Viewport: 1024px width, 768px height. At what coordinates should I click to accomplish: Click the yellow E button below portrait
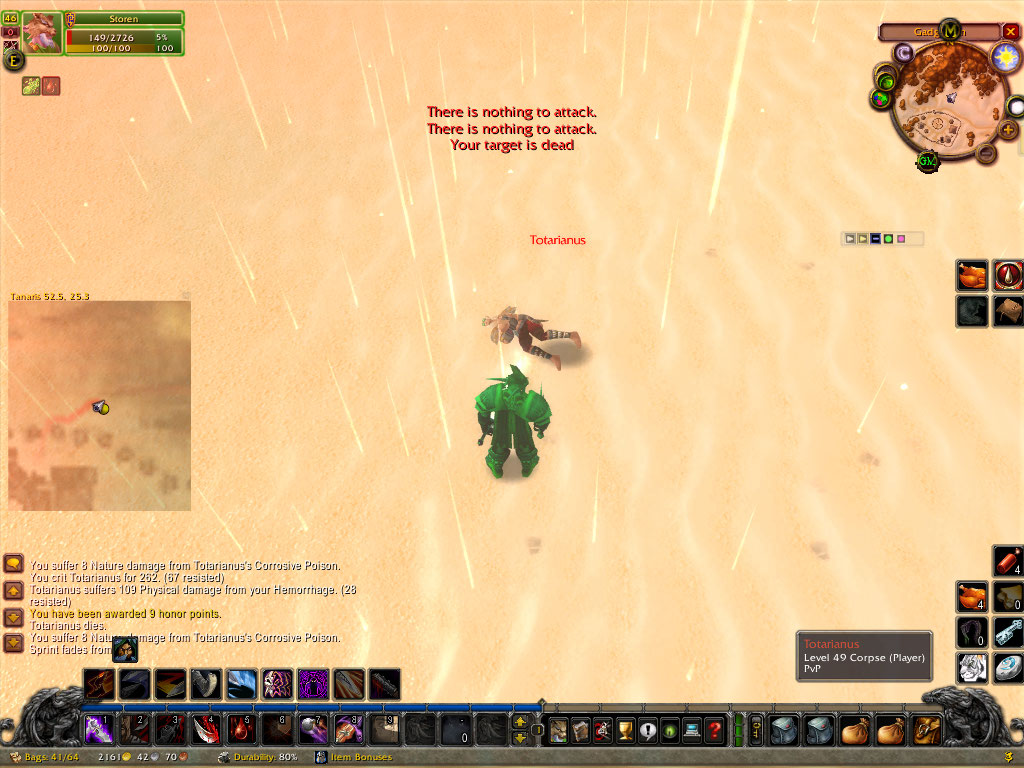[x=15, y=60]
